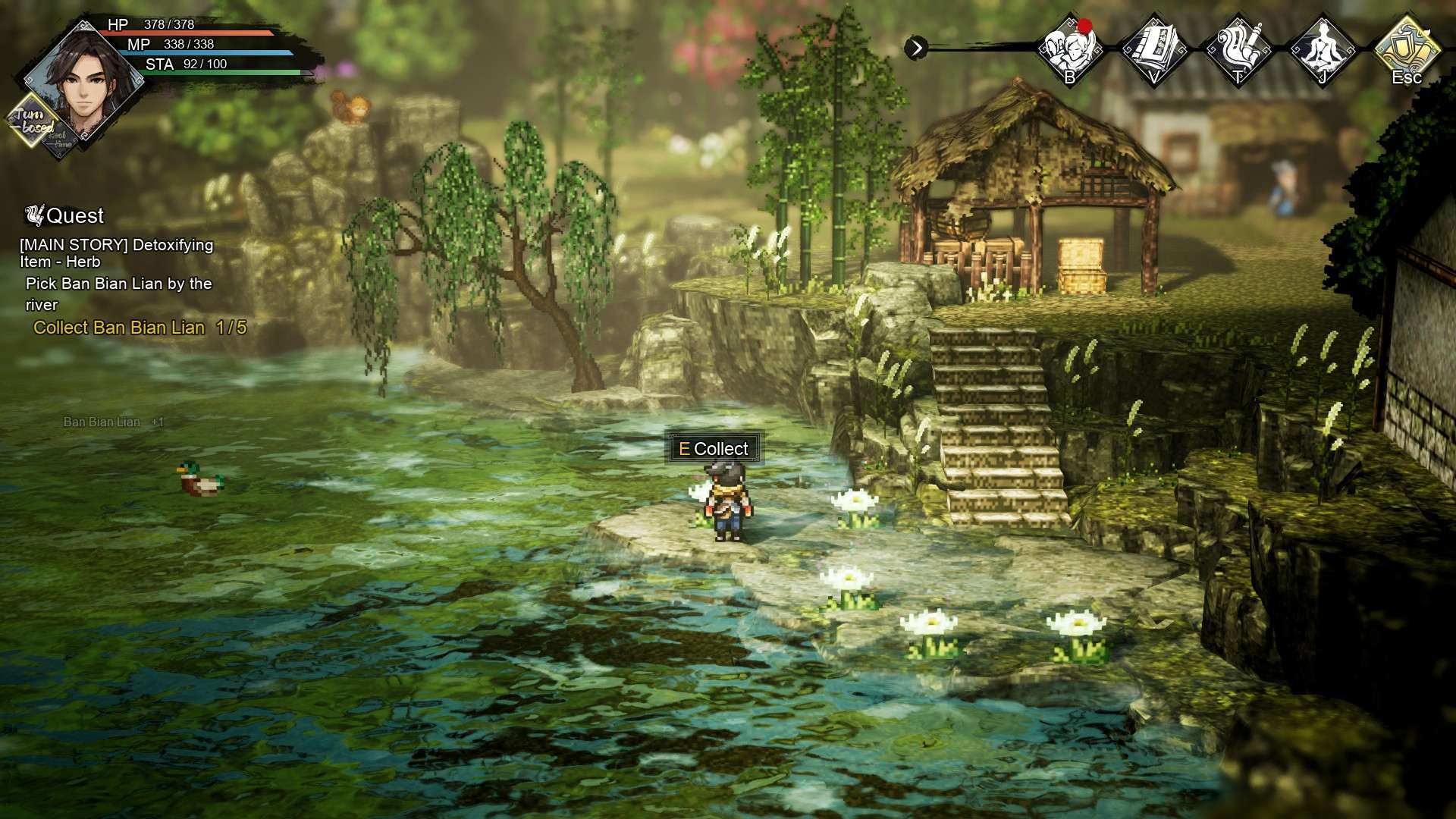Select the Turn-based combat mode badge
The height and width of the screenshot is (819, 1456).
32,120
